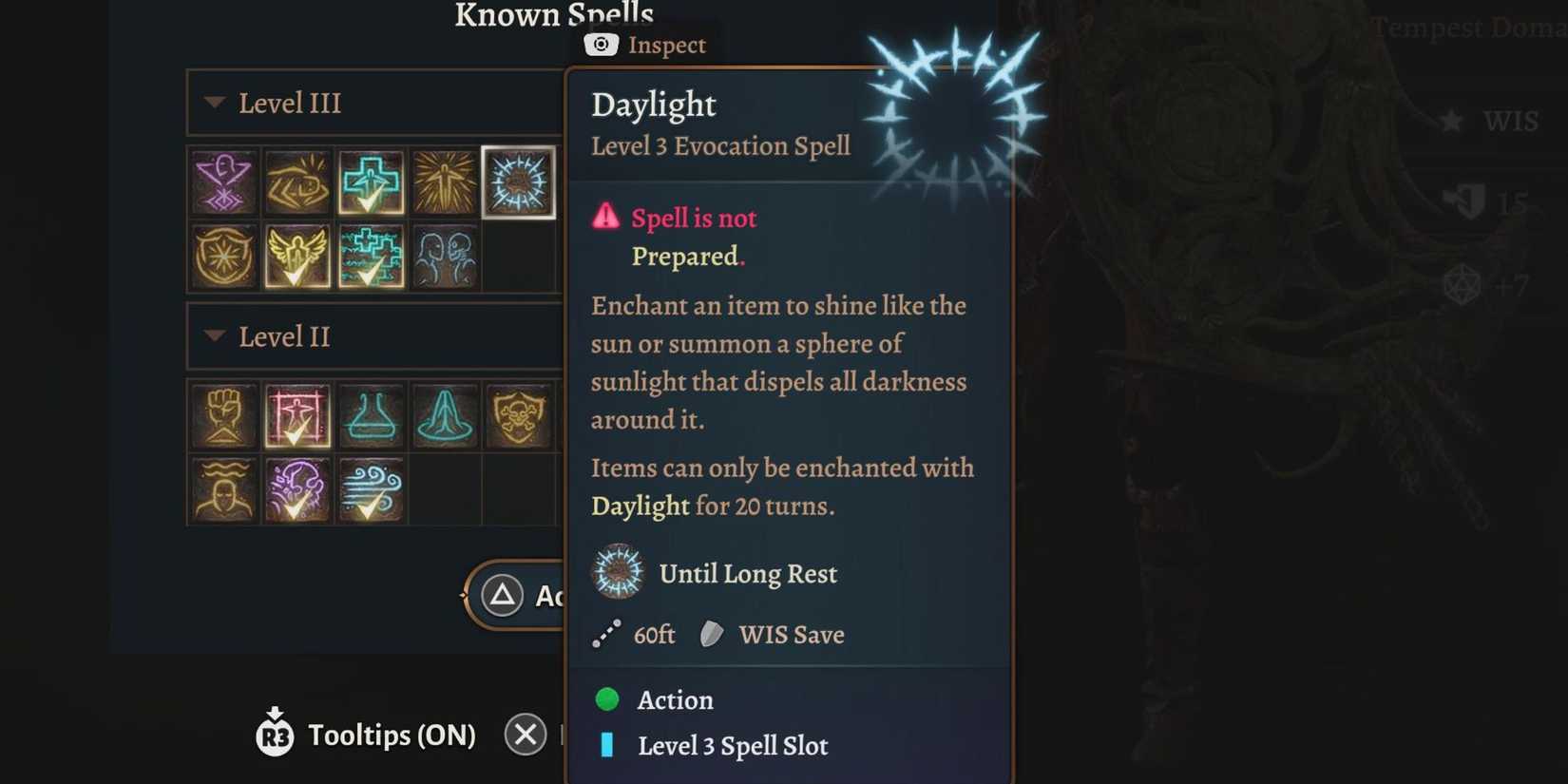Open the Speak with Dead spell

point(445,257)
